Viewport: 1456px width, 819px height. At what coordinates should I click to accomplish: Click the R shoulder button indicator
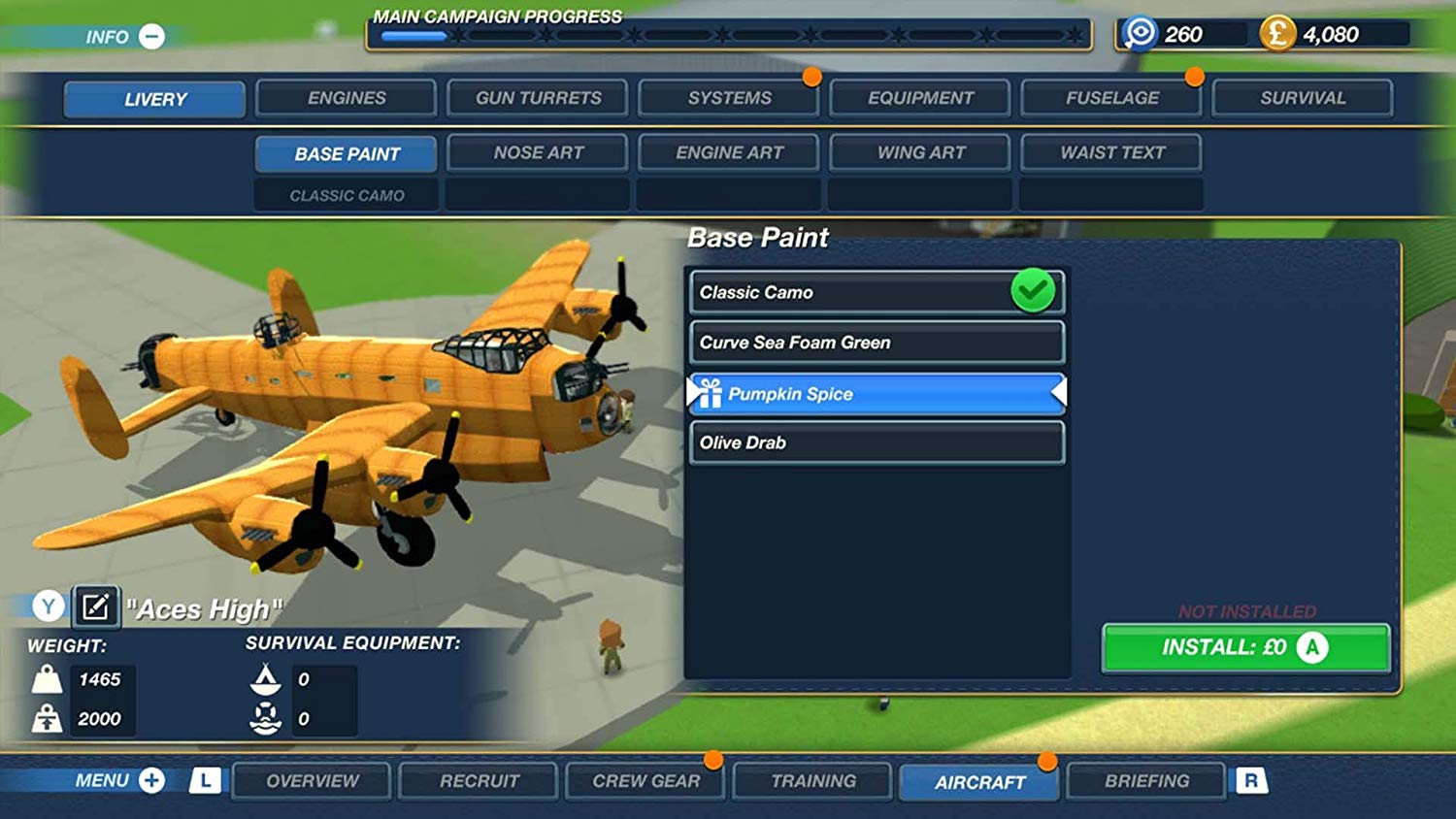click(1252, 780)
